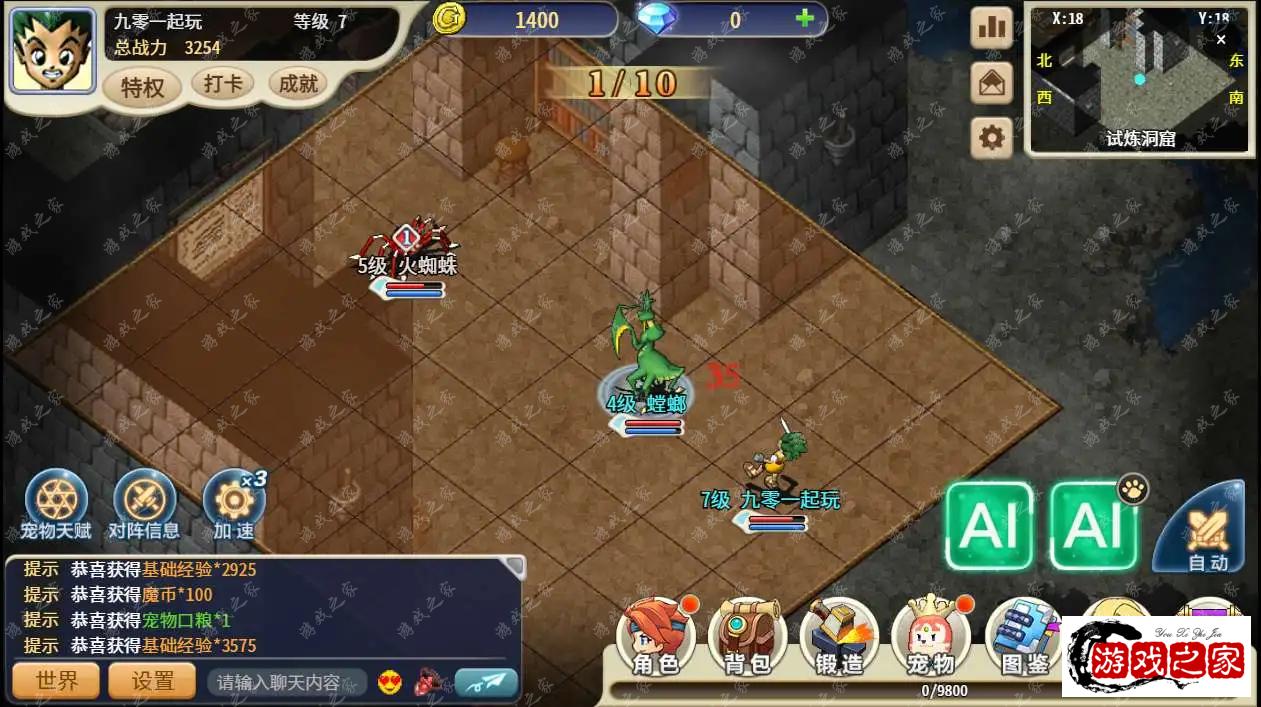The image size is (1261, 707).
Task: Open the bar chart rankings icon
Action: click(x=992, y=28)
